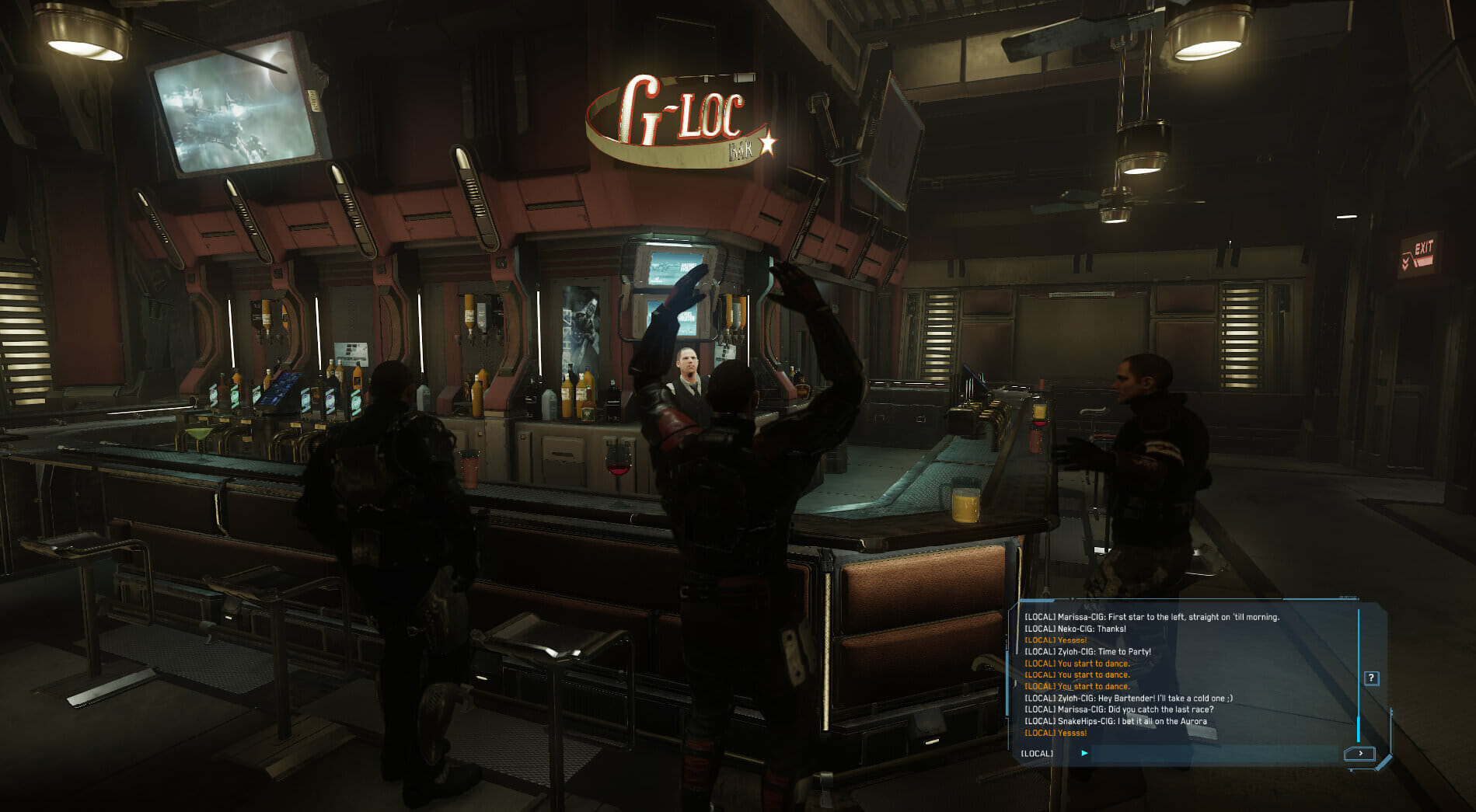Click the chat text input field
Screen dimensions: 1476x812
pyautogui.click(x=1213, y=753)
